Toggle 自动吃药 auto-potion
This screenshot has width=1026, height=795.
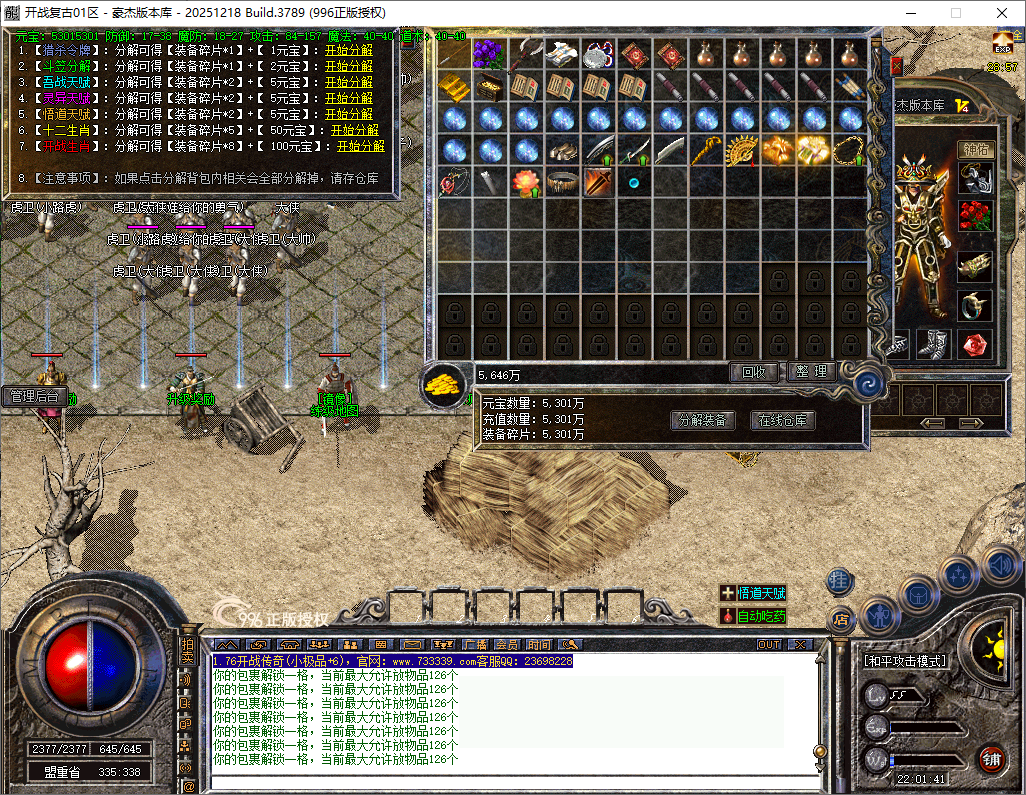(753, 616)
